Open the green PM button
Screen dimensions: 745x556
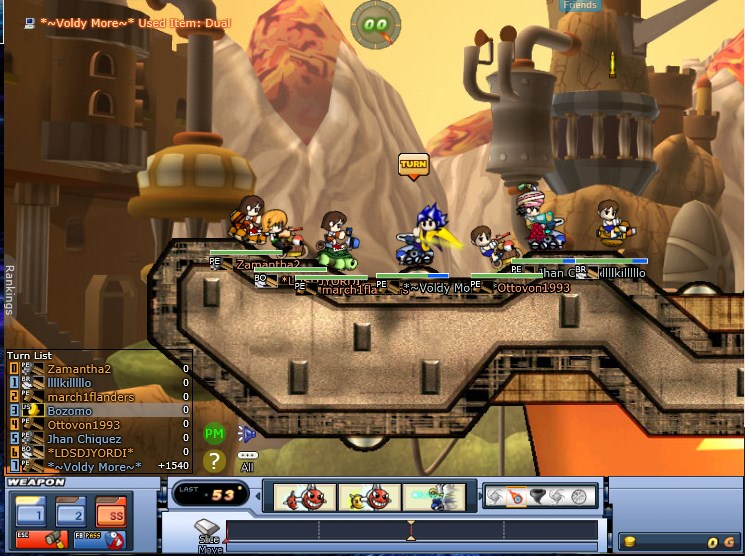214,434
